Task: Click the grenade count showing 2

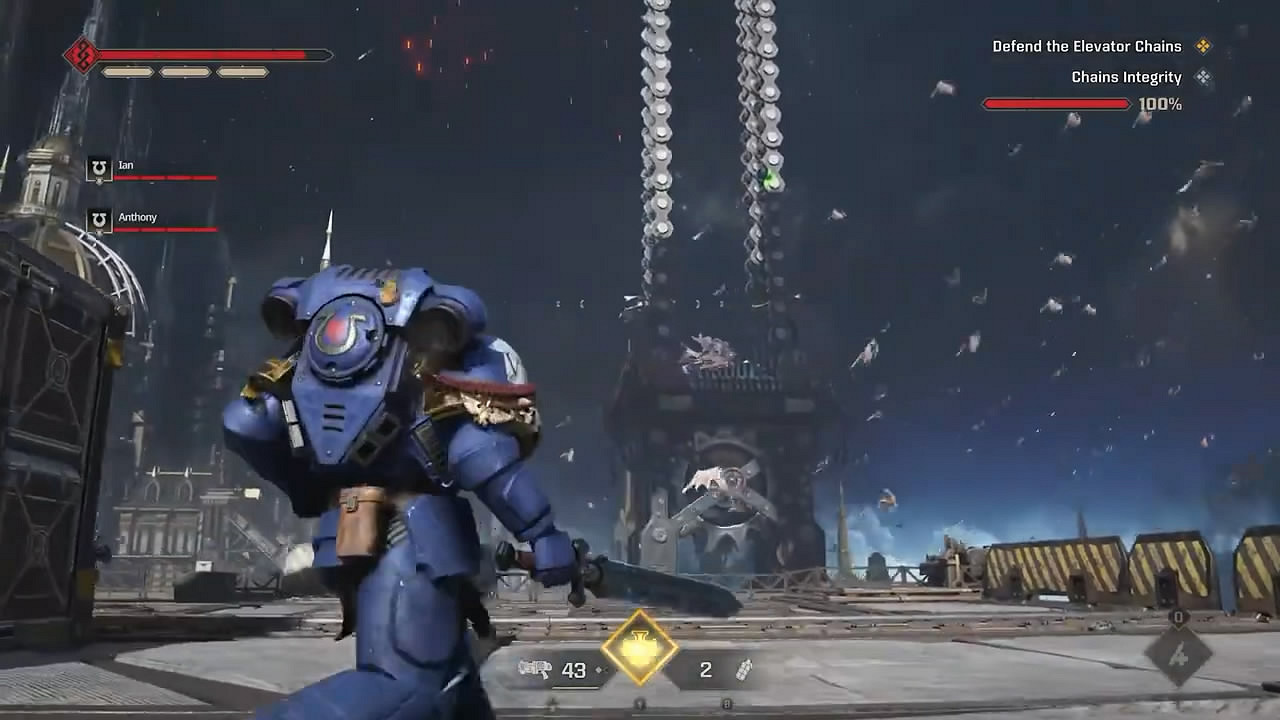Action: tap(704, 670)
